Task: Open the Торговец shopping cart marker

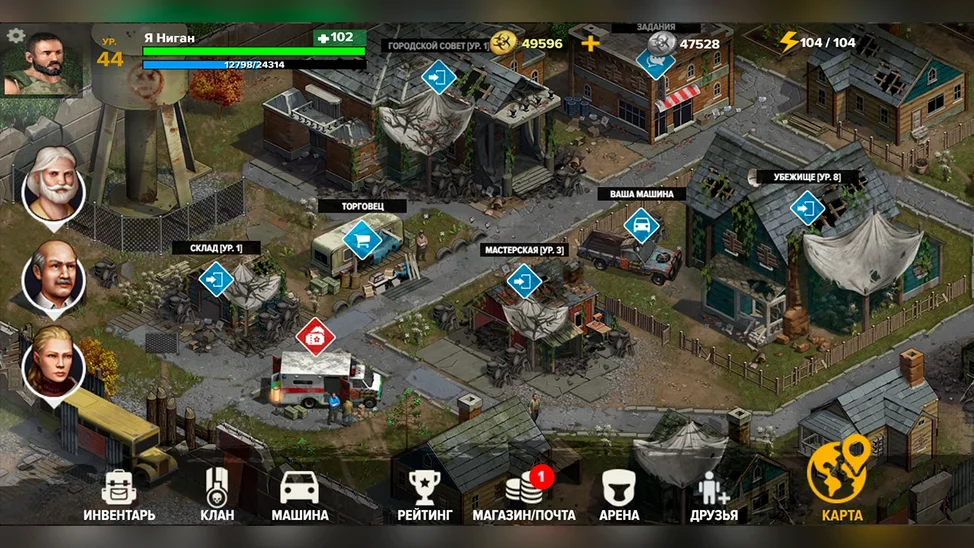Action: 361,240
